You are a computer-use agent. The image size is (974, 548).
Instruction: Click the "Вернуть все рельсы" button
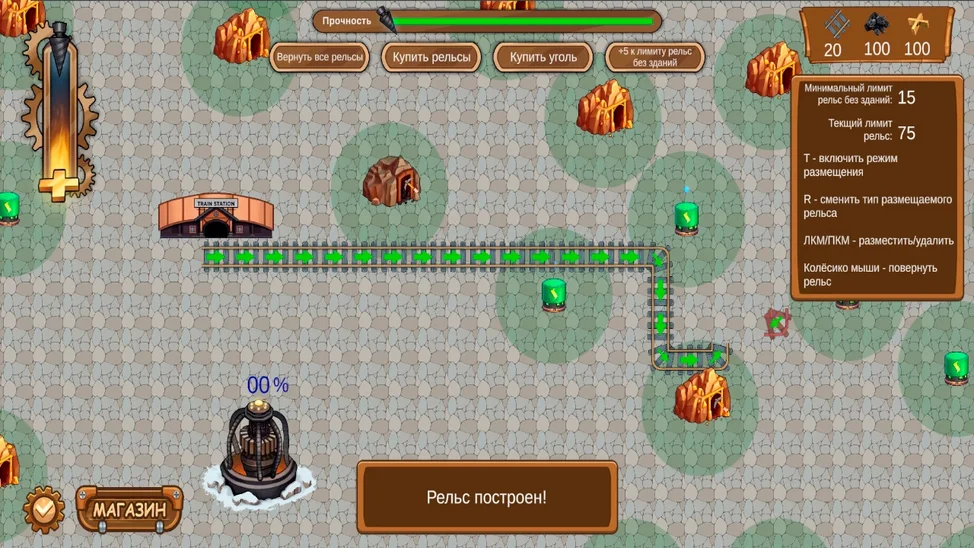coord(319,57)
